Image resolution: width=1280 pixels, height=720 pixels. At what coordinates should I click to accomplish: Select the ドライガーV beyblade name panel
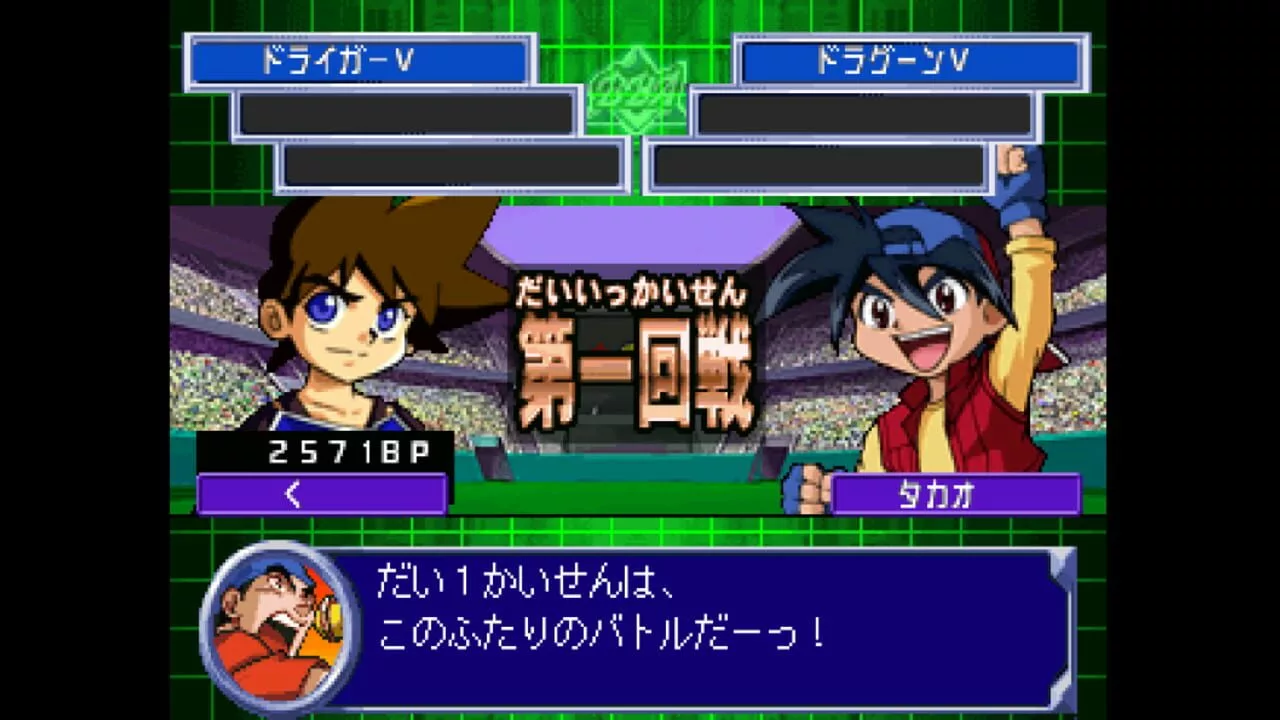[359, 62]
